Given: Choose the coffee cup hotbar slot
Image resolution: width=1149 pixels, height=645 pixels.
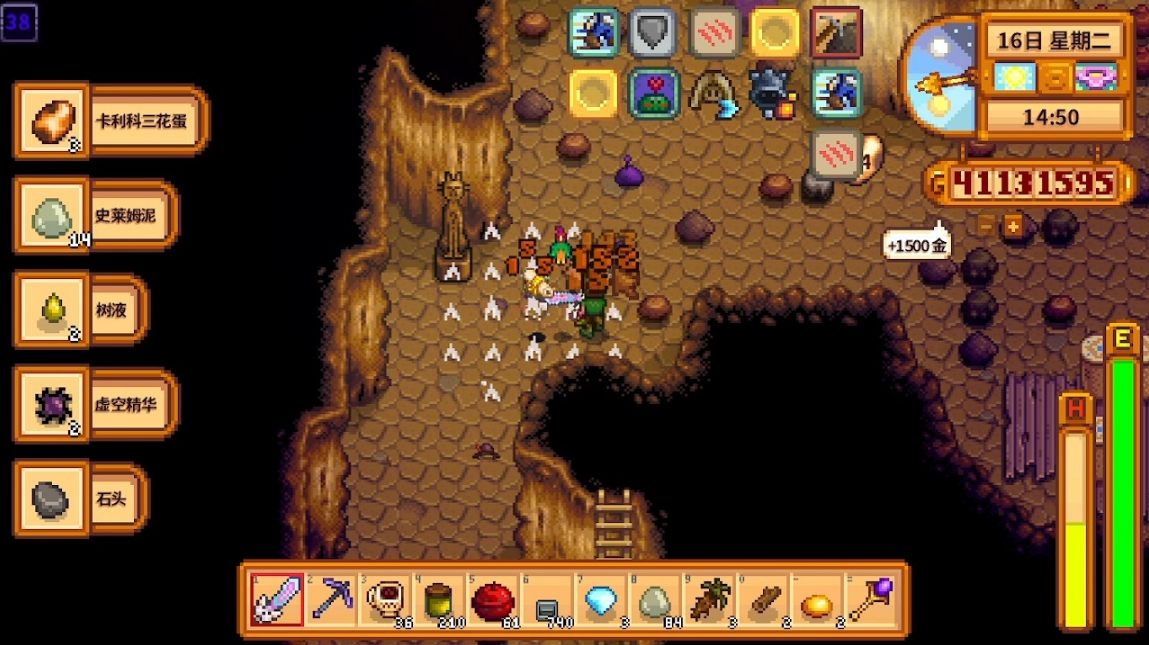Looking at the screenshot, I should (x=385, y=600).
